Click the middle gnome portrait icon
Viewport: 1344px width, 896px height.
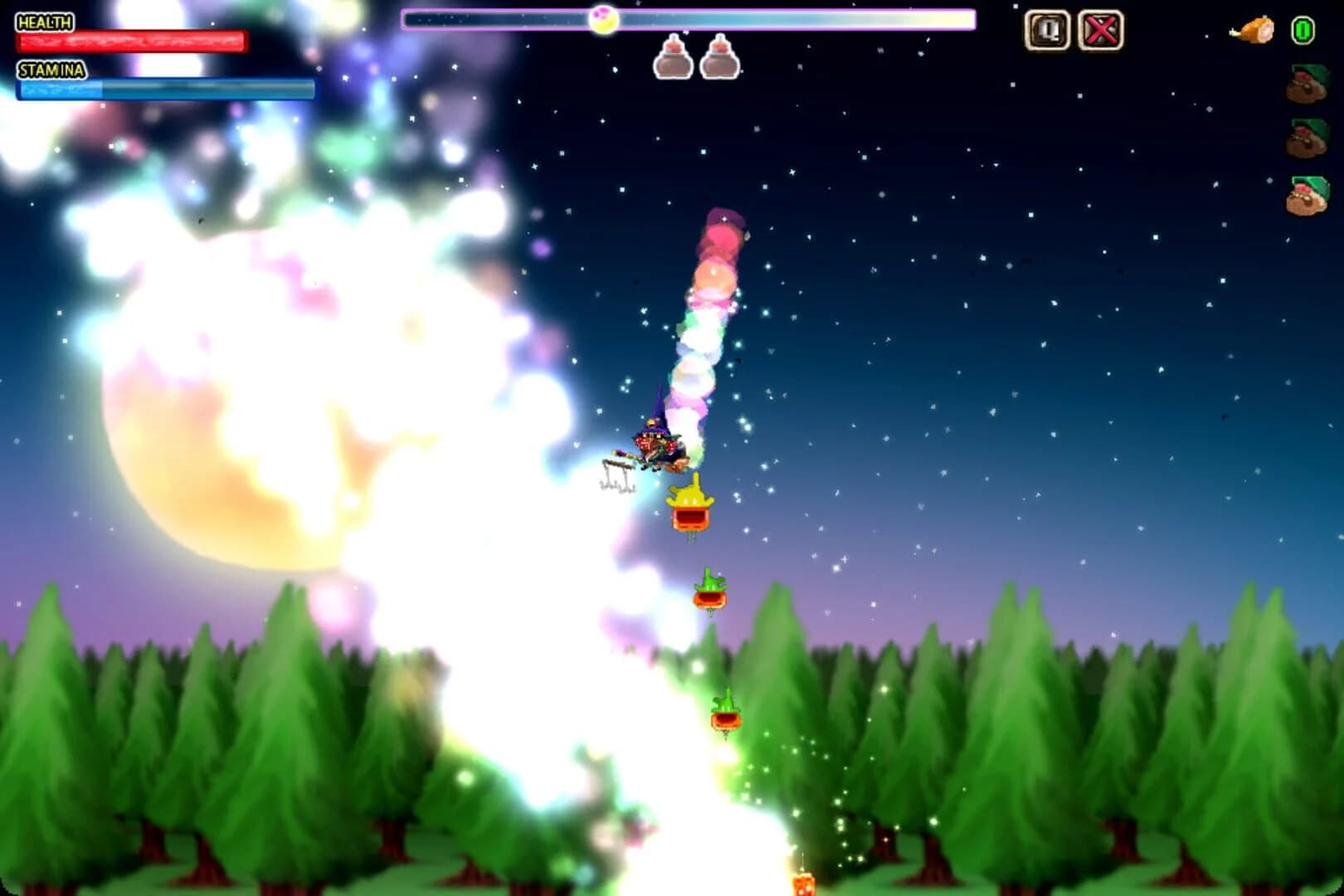[1307, 137]
